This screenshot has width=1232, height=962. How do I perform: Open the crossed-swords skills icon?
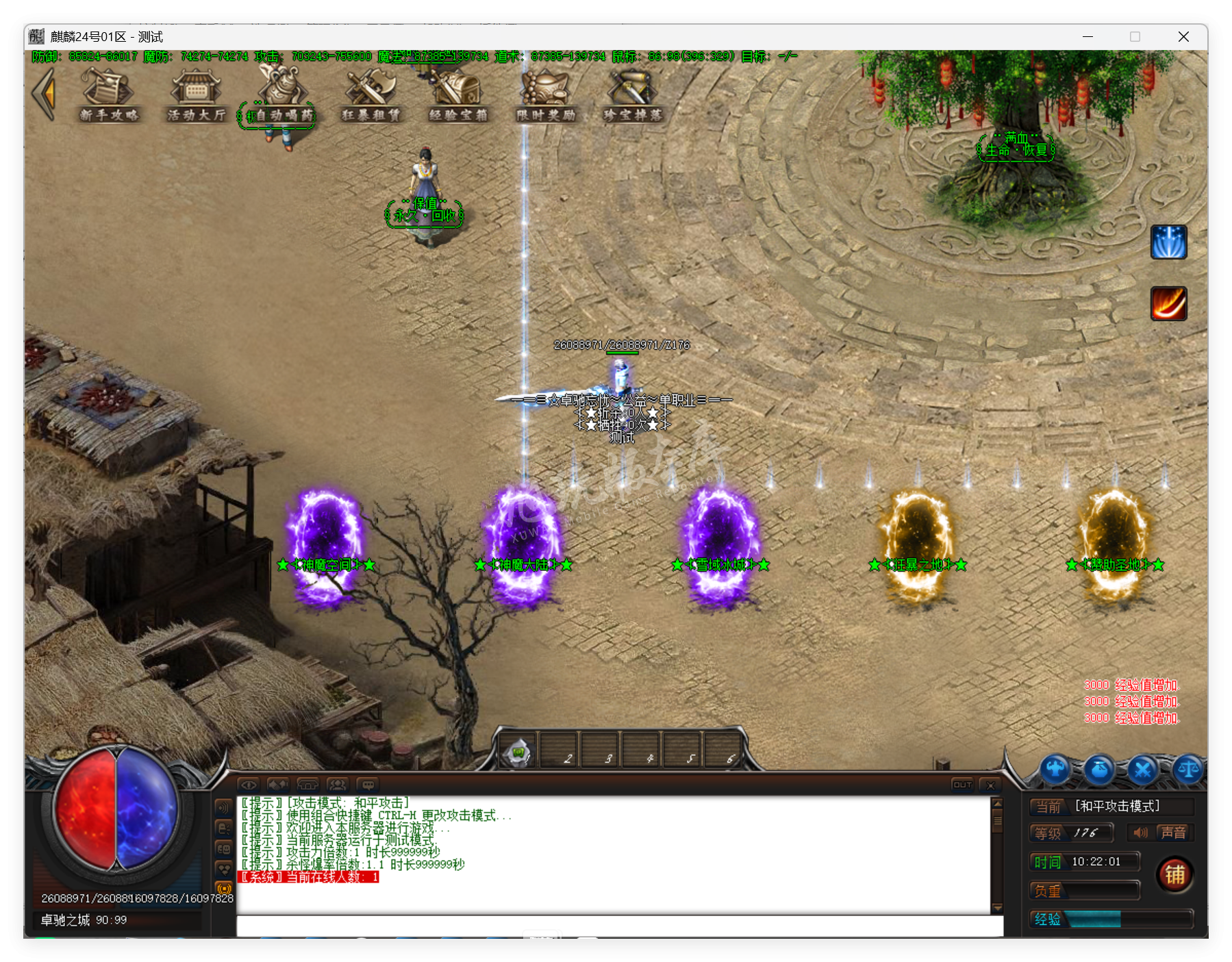[1142, 770]
